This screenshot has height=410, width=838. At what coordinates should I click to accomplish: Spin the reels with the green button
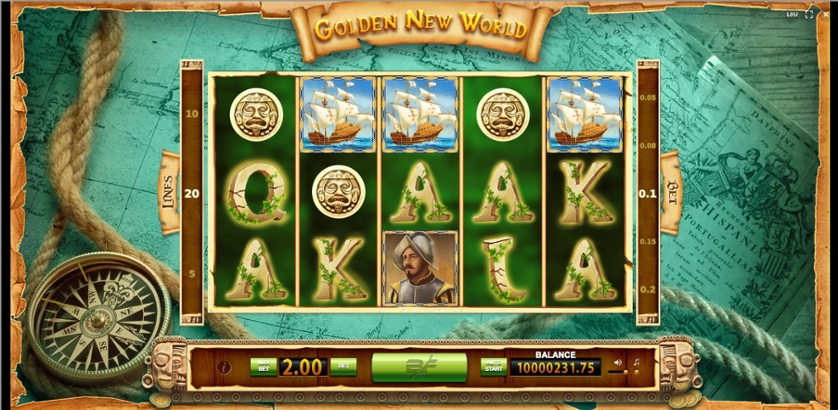click(x=419, y=367)
